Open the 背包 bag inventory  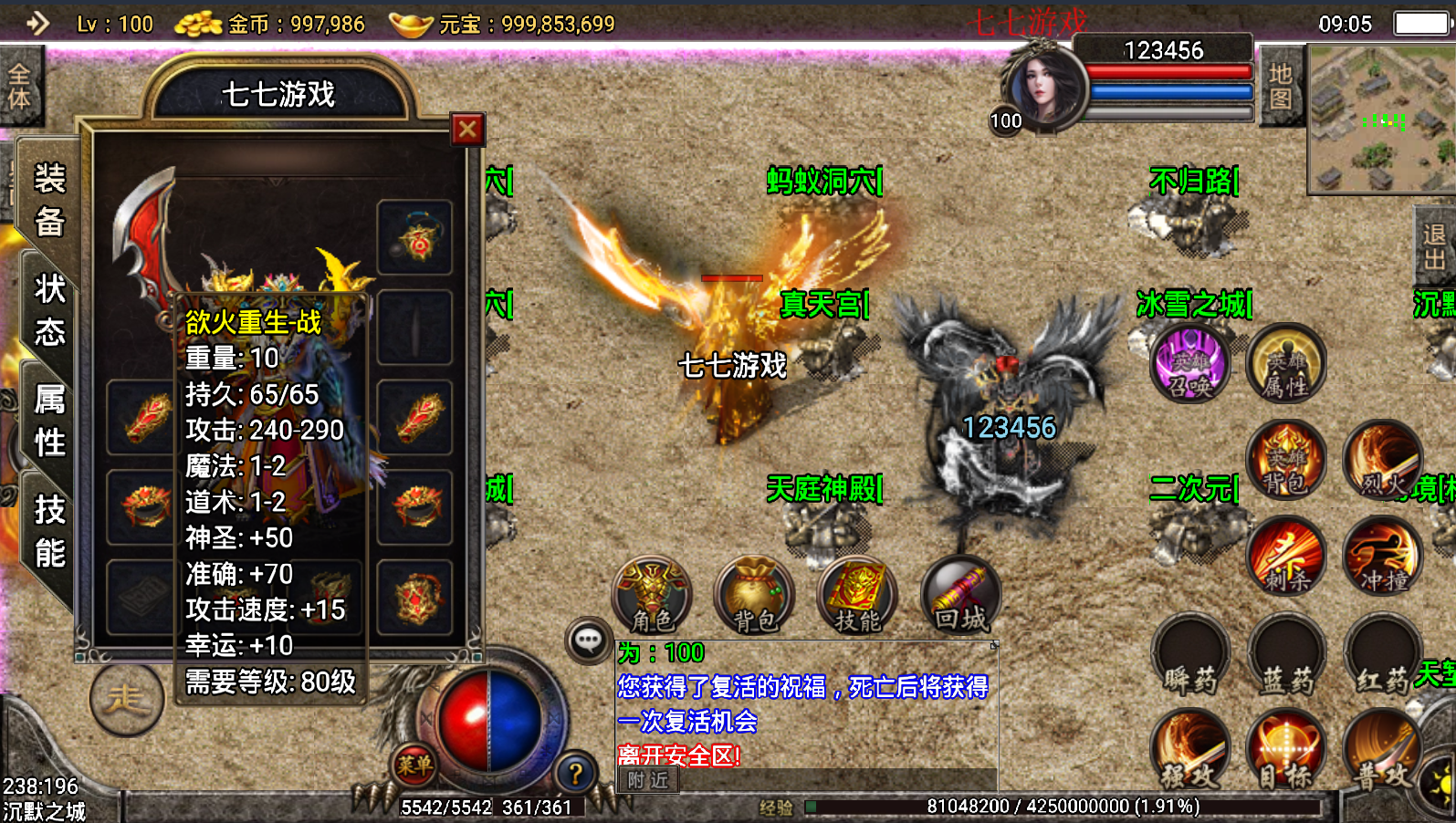(x=755, y=595)
